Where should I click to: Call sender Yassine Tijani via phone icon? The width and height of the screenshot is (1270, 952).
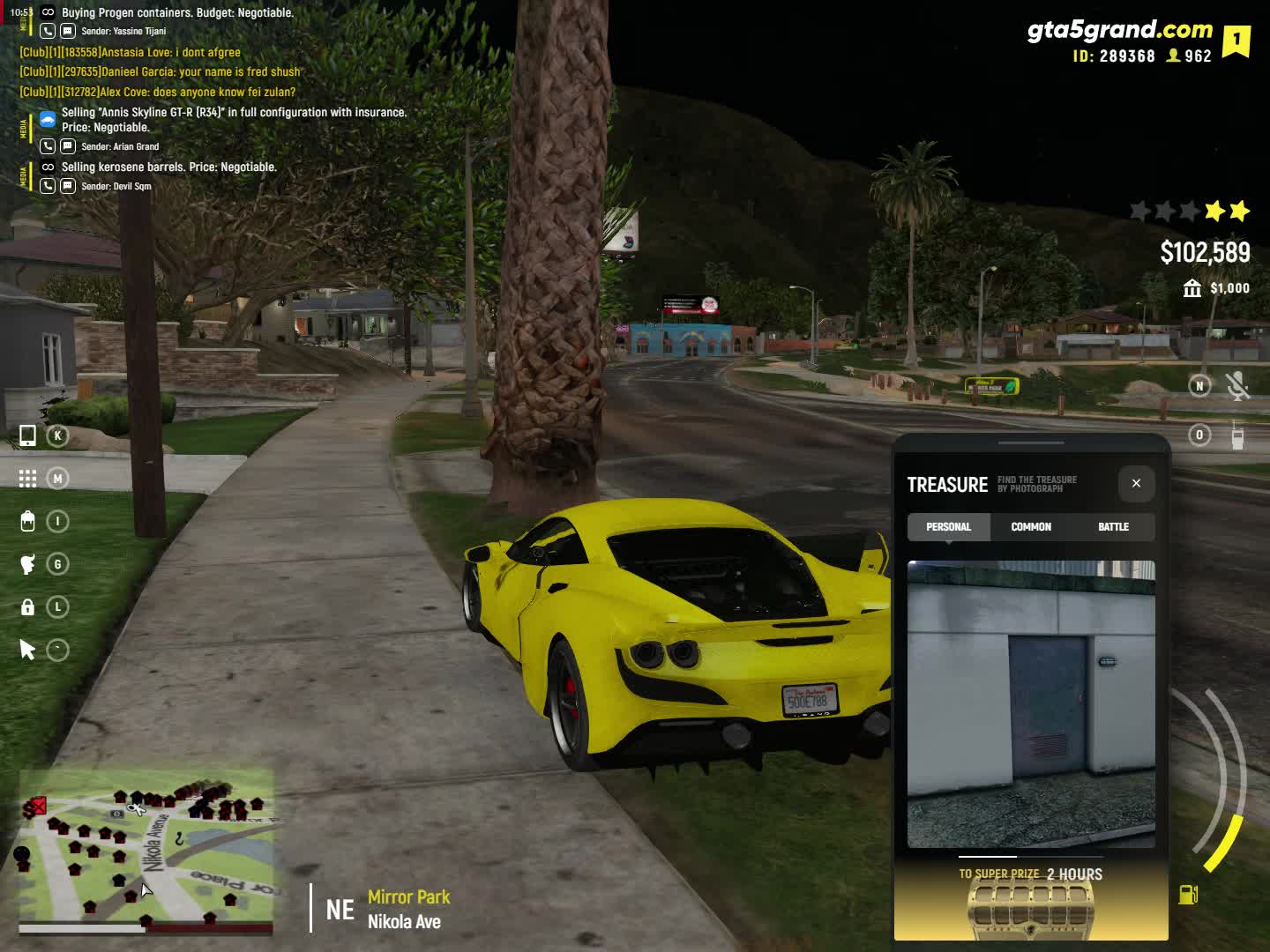[48, 31]
